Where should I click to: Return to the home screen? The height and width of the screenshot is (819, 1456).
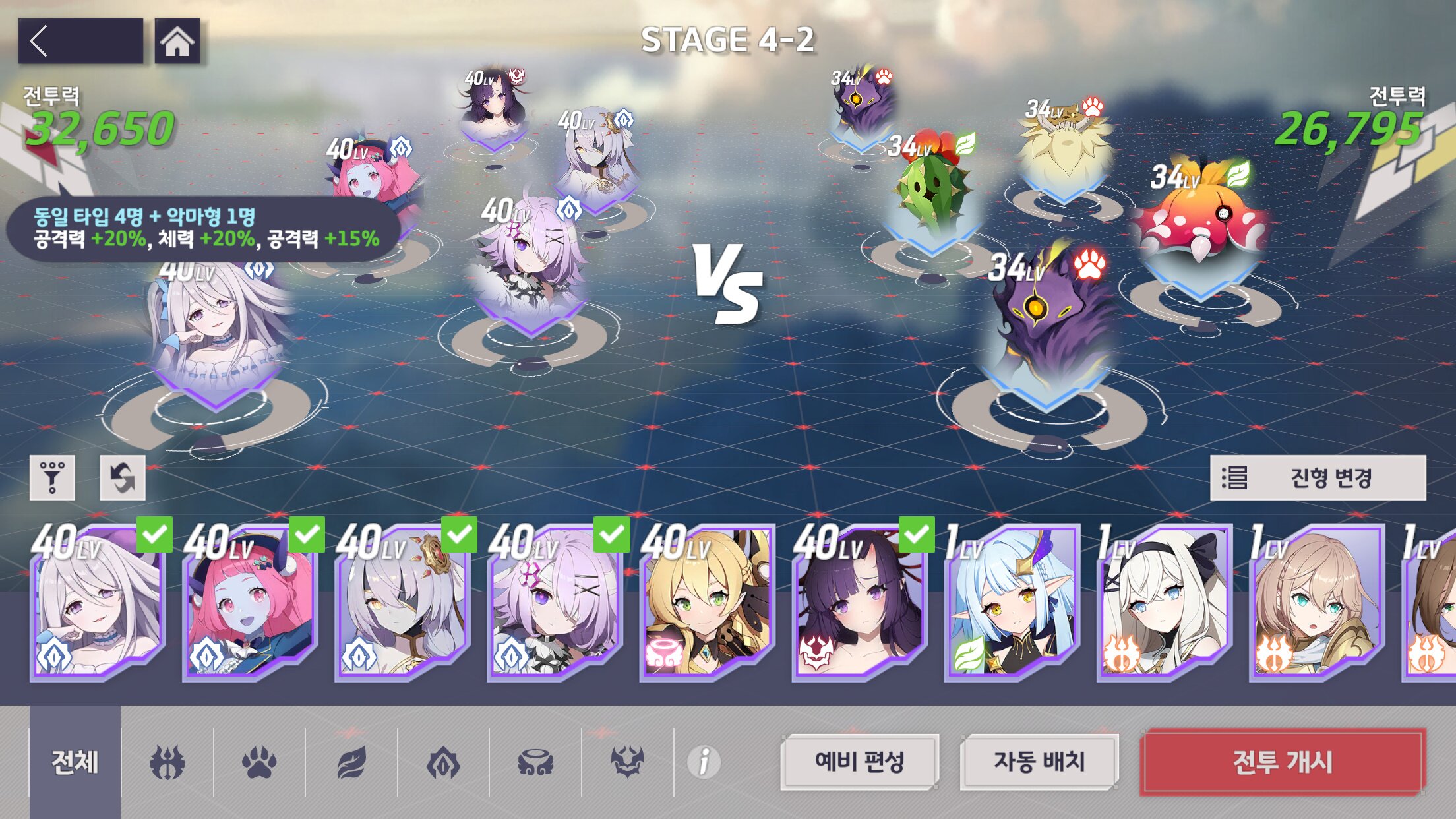point(177,41)
